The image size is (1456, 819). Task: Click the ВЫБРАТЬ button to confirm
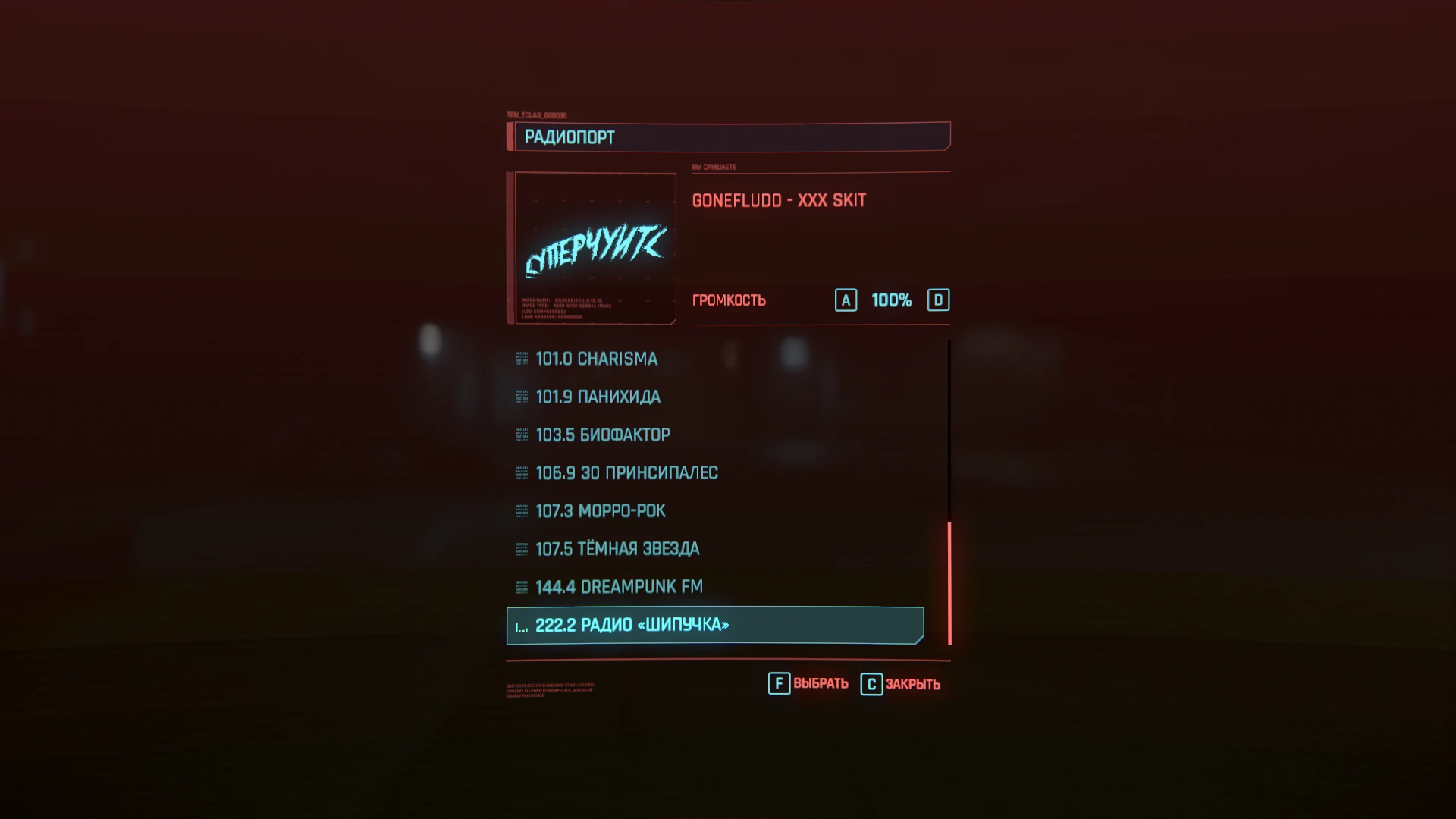[x=821, y=683]
